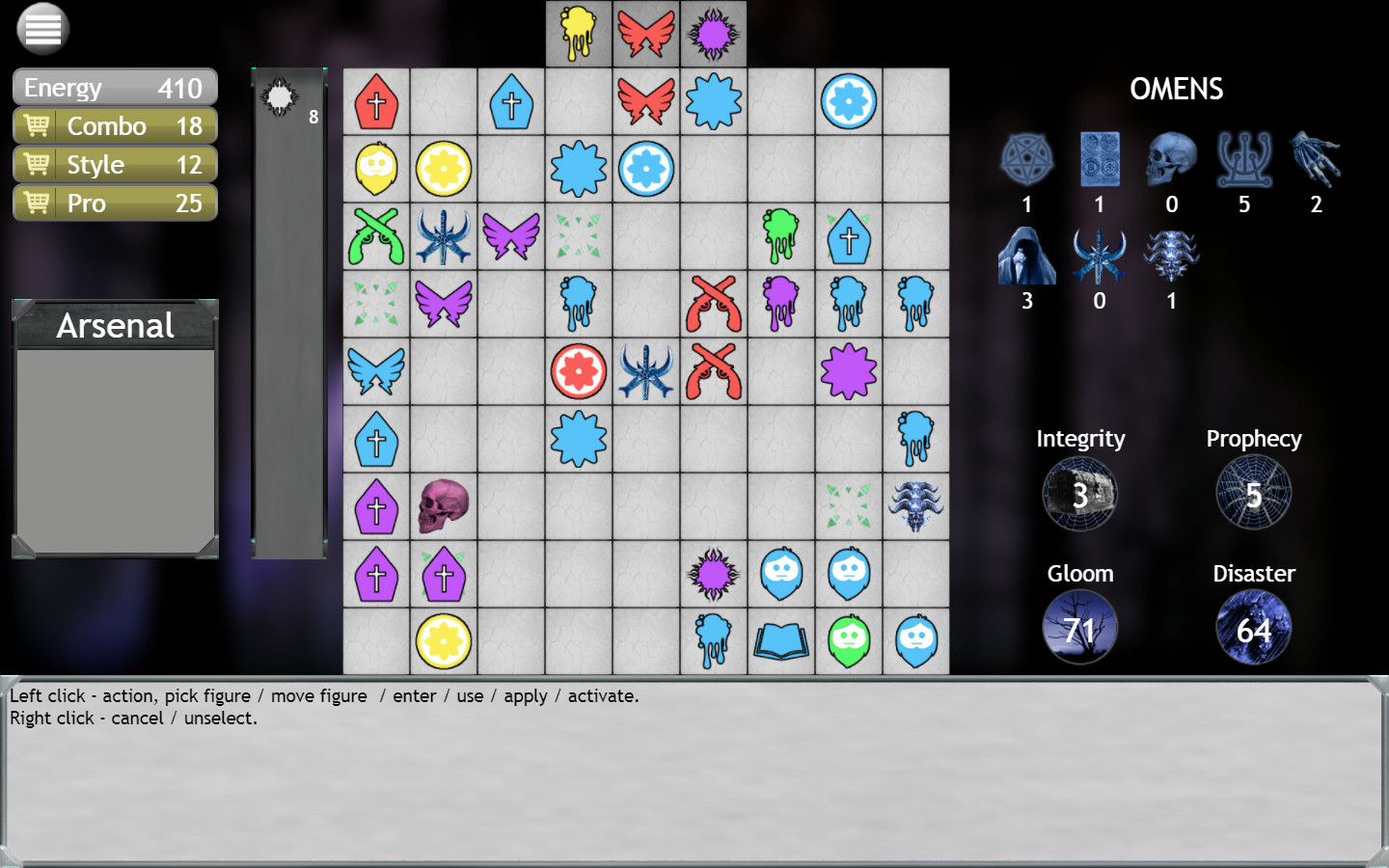
Task: Select the white spiky token above the count 8
Action: (281, 97)
